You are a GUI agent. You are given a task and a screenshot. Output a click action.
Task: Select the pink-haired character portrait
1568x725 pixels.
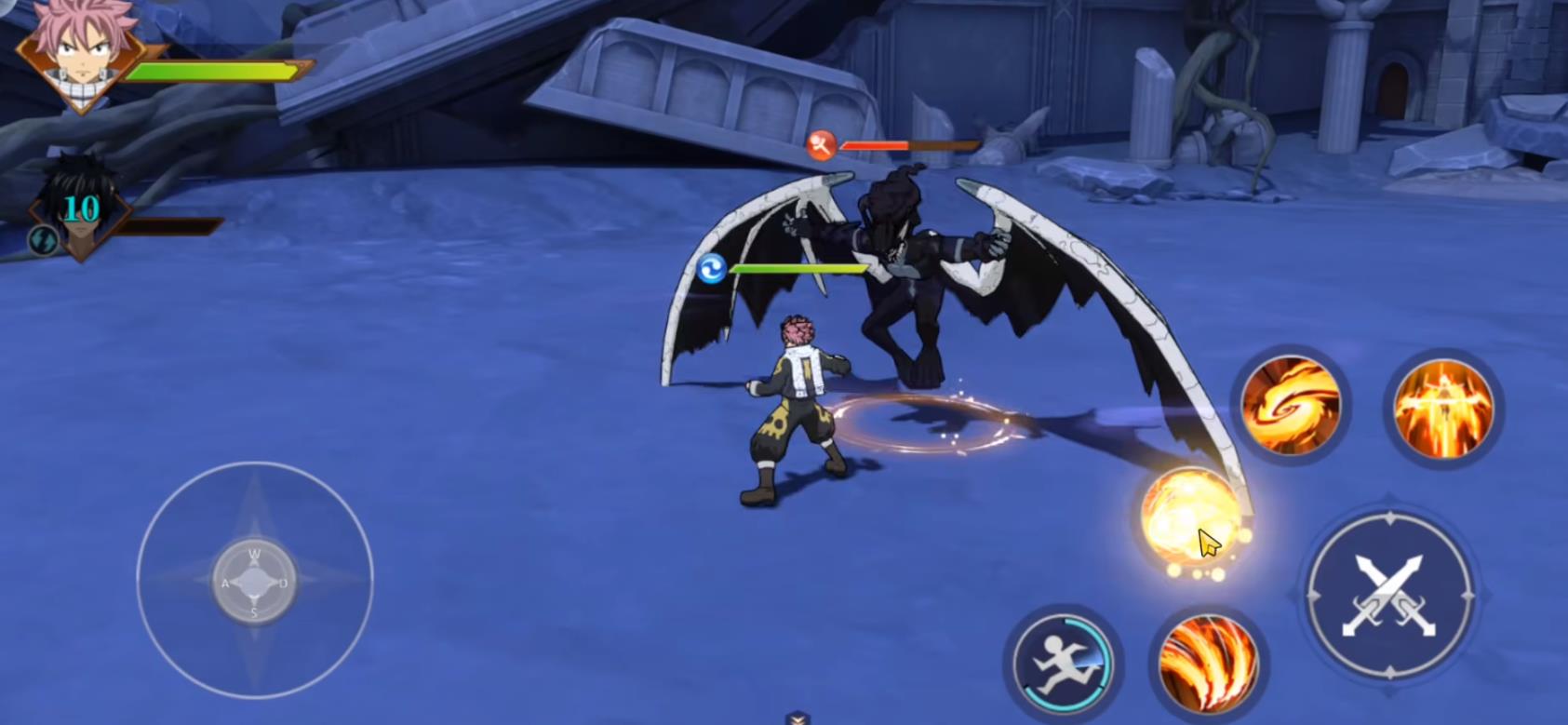click(82, 54)
